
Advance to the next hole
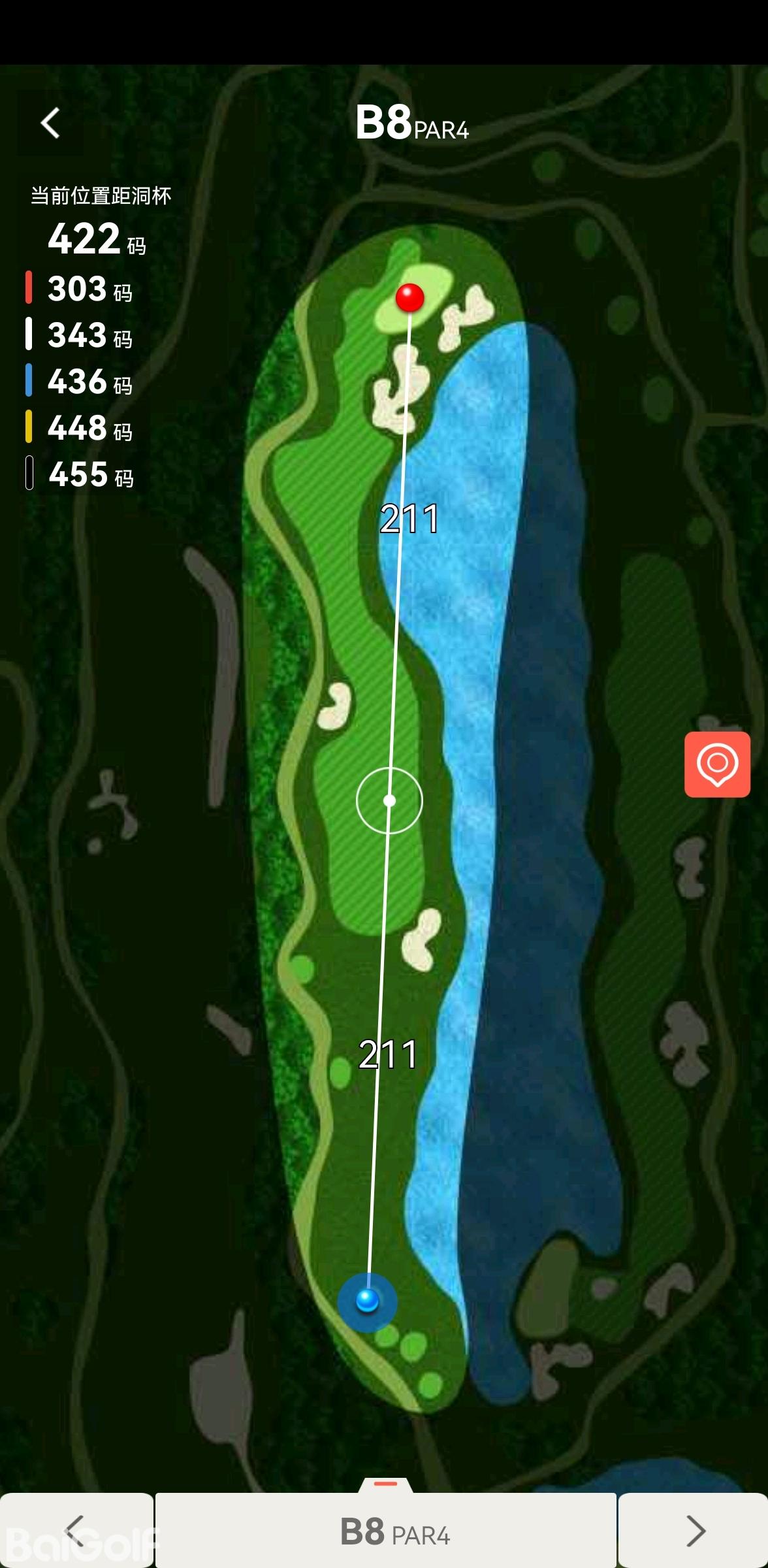[694, 1530]
